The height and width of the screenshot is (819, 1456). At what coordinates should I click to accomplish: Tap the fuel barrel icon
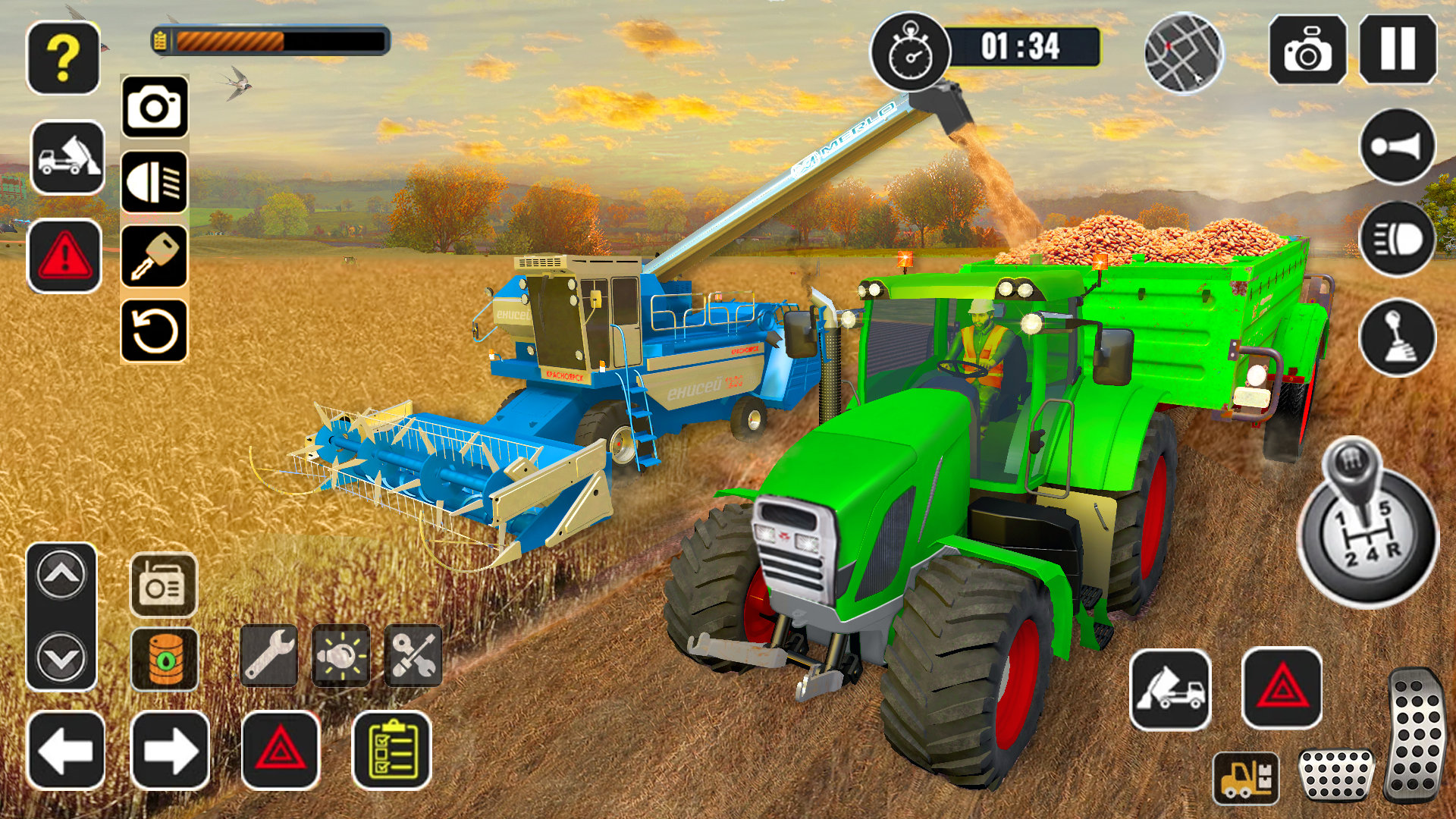tap(165, 658)
